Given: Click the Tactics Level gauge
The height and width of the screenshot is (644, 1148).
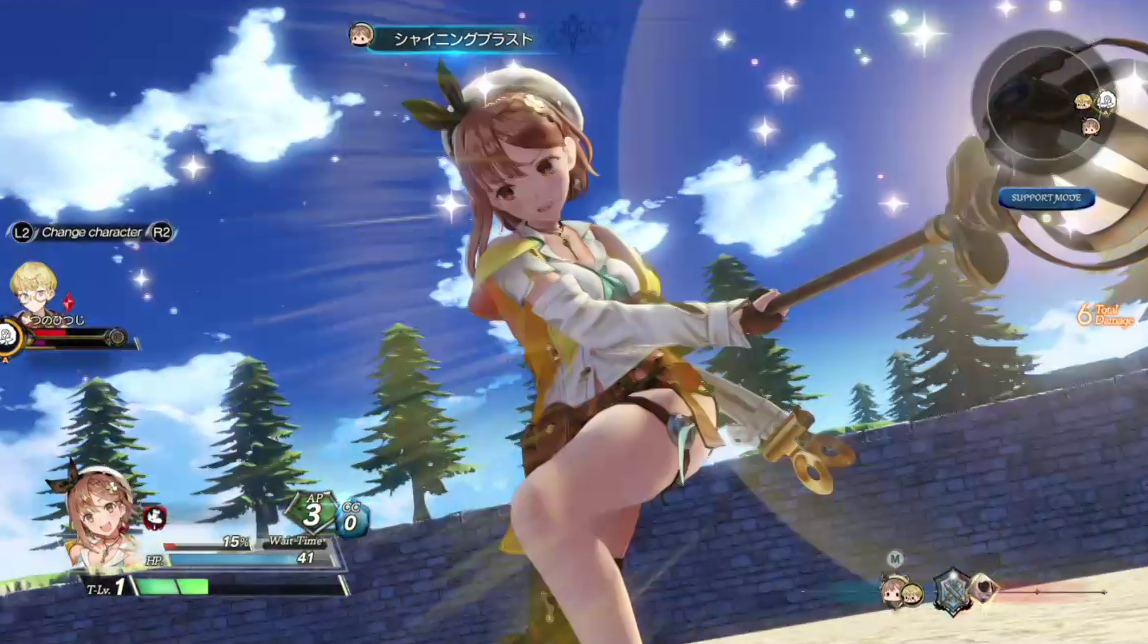Looking at the screenshot, I should [170, 587].
